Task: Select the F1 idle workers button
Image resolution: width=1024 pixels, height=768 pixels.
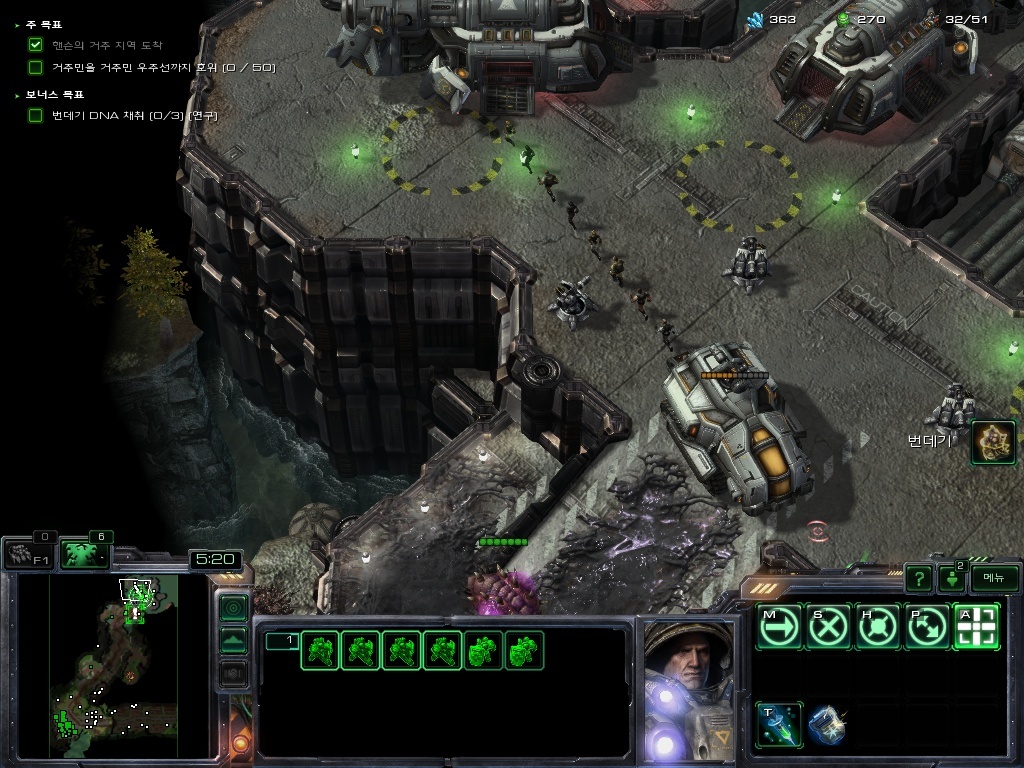Action: click(27, 553)
